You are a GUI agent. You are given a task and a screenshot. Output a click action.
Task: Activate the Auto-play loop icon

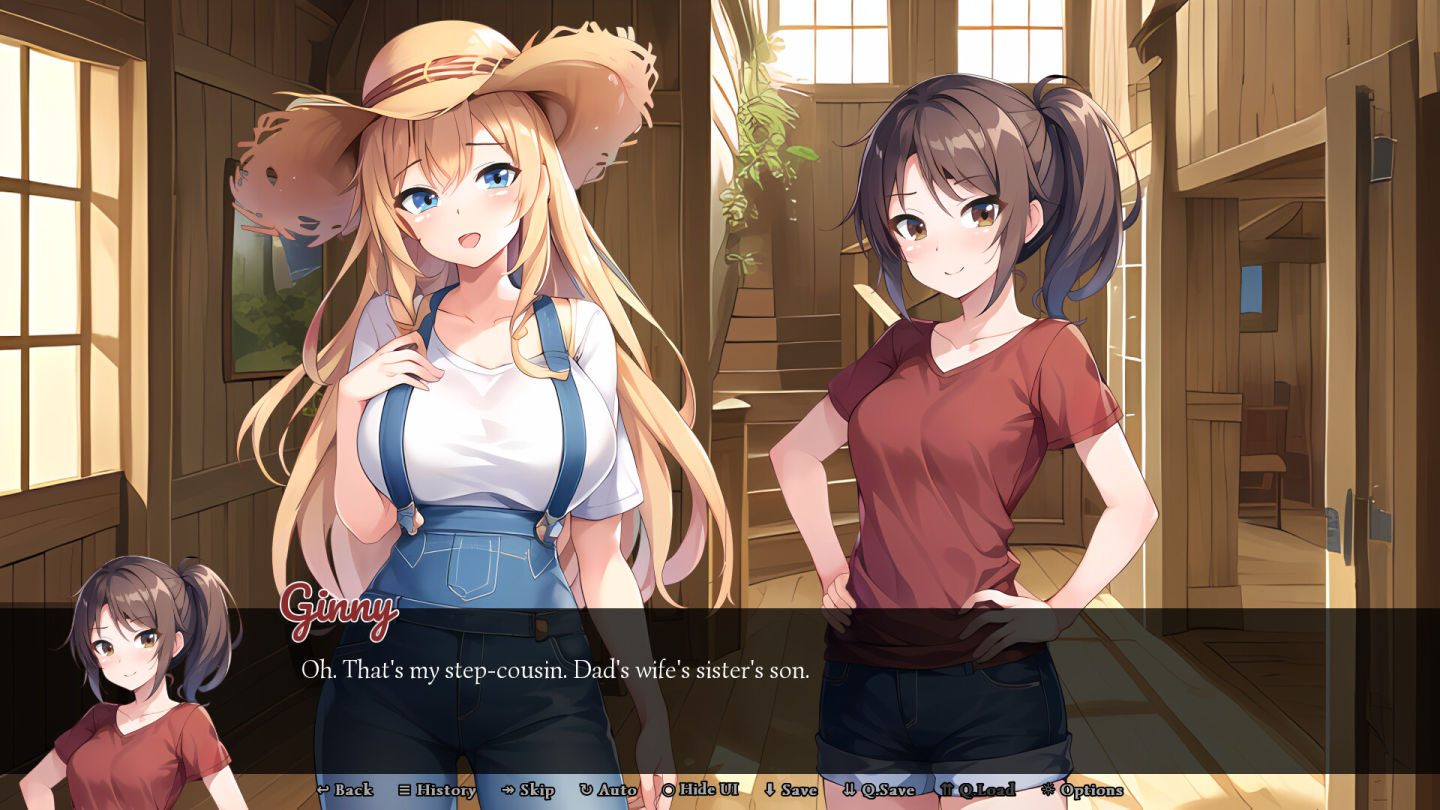(x=586, y=790)
